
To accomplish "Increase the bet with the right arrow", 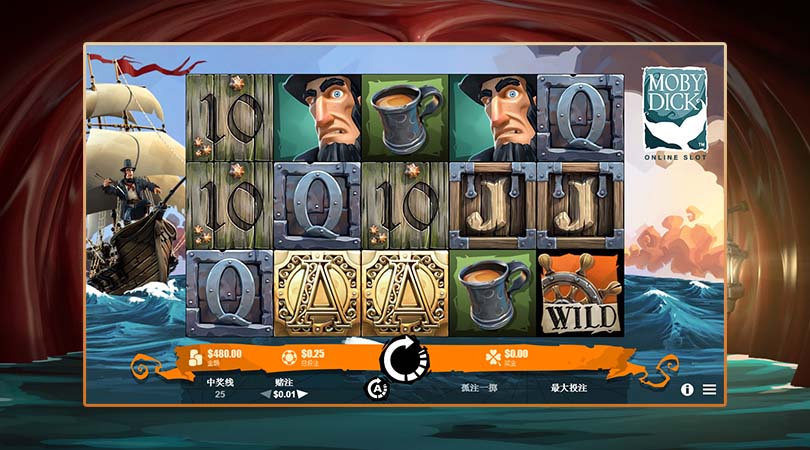I will 303,394.
